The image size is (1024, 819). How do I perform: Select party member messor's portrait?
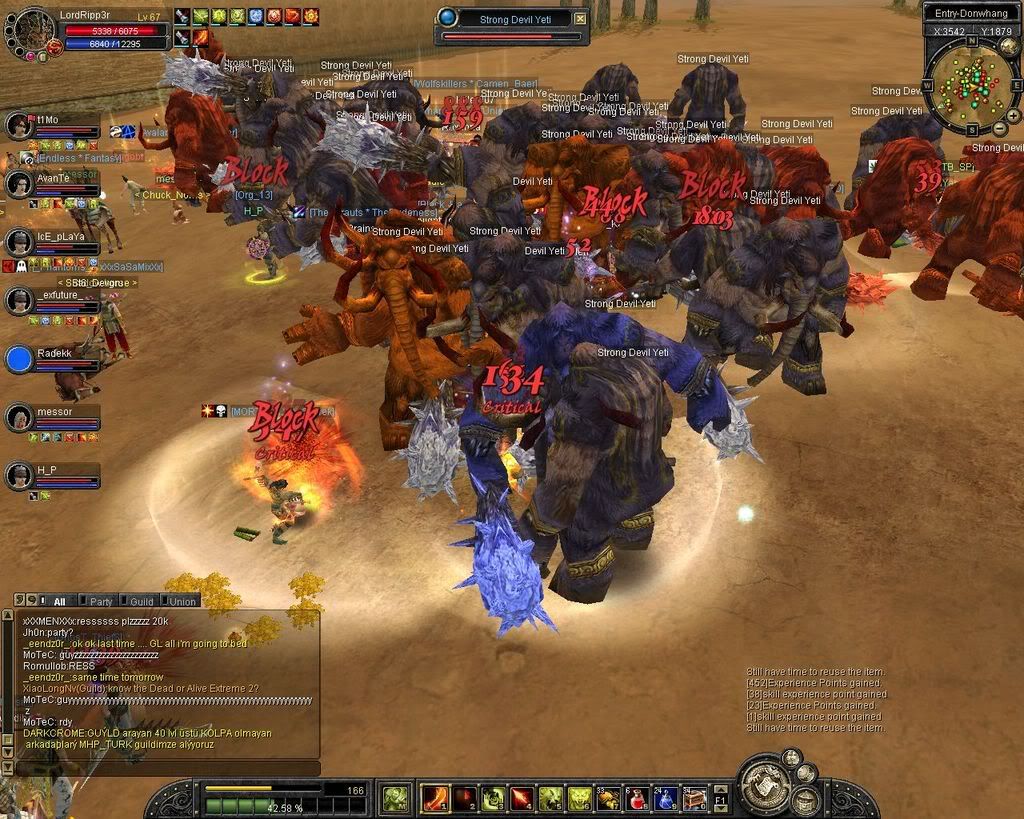pyautogui.click(x=19, y=418)
